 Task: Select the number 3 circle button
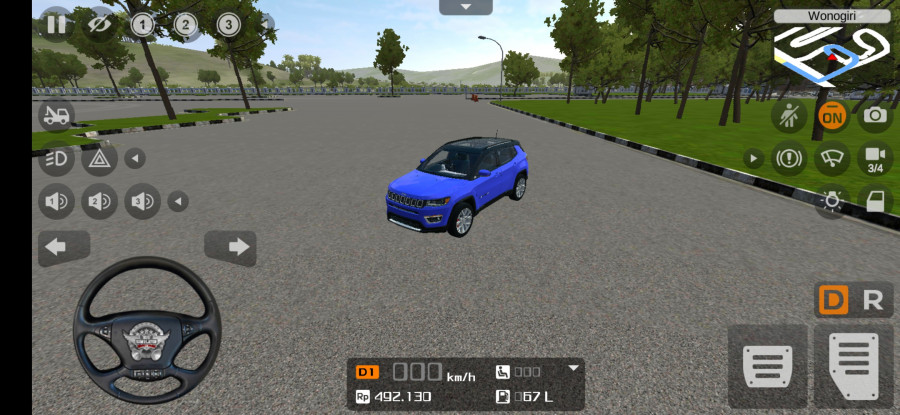coord(228,24)
